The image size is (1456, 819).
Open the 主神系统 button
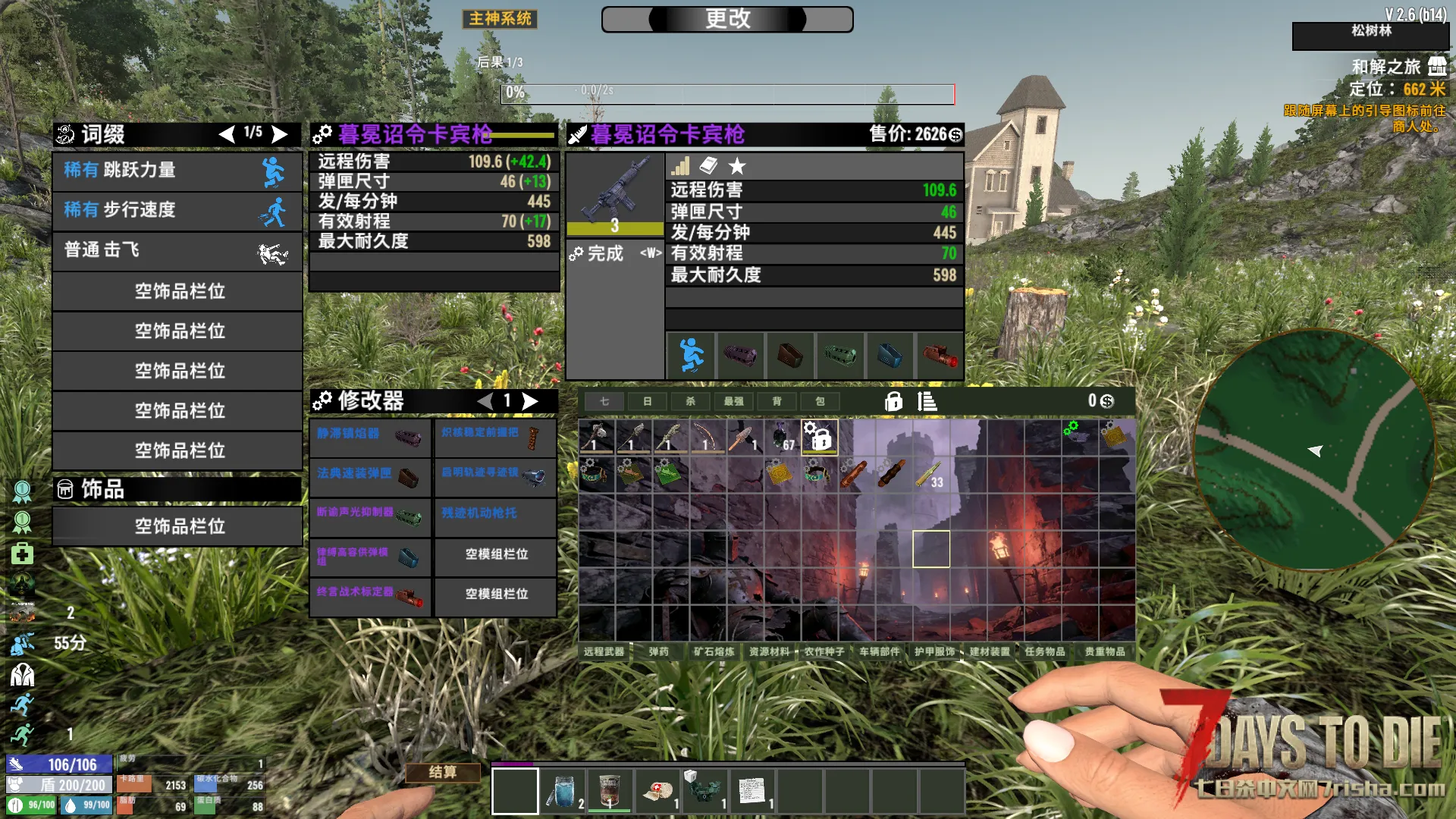(500, 19)
